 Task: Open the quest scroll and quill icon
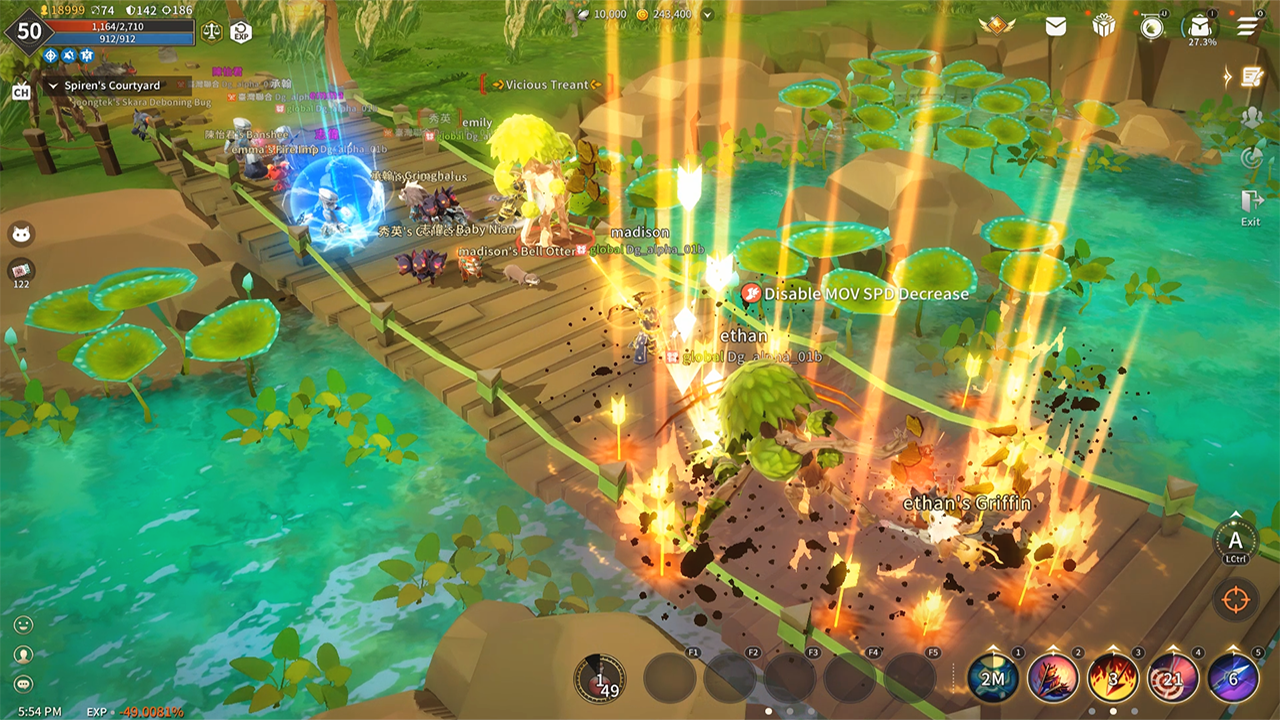pos(1250,76)
